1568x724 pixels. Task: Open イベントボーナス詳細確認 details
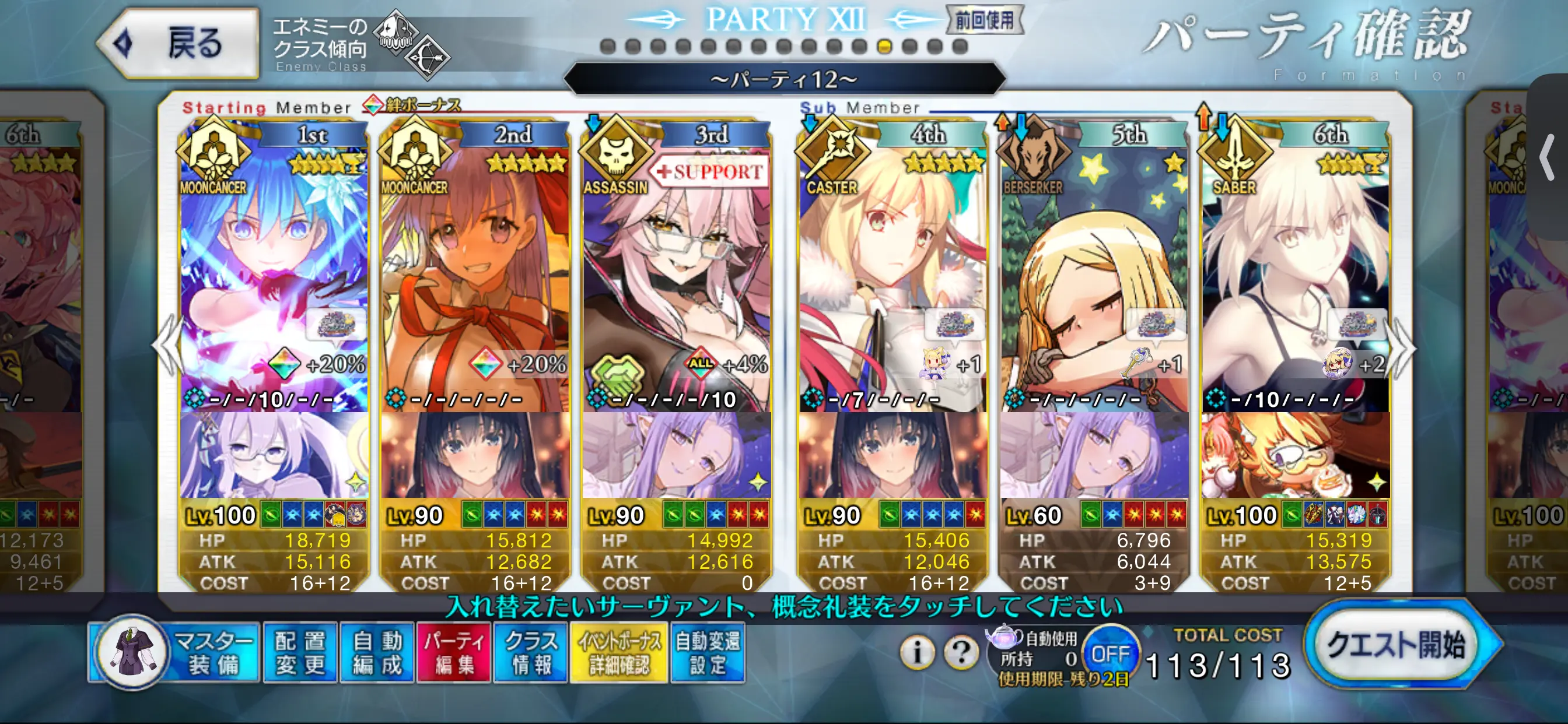click(619, 653)
